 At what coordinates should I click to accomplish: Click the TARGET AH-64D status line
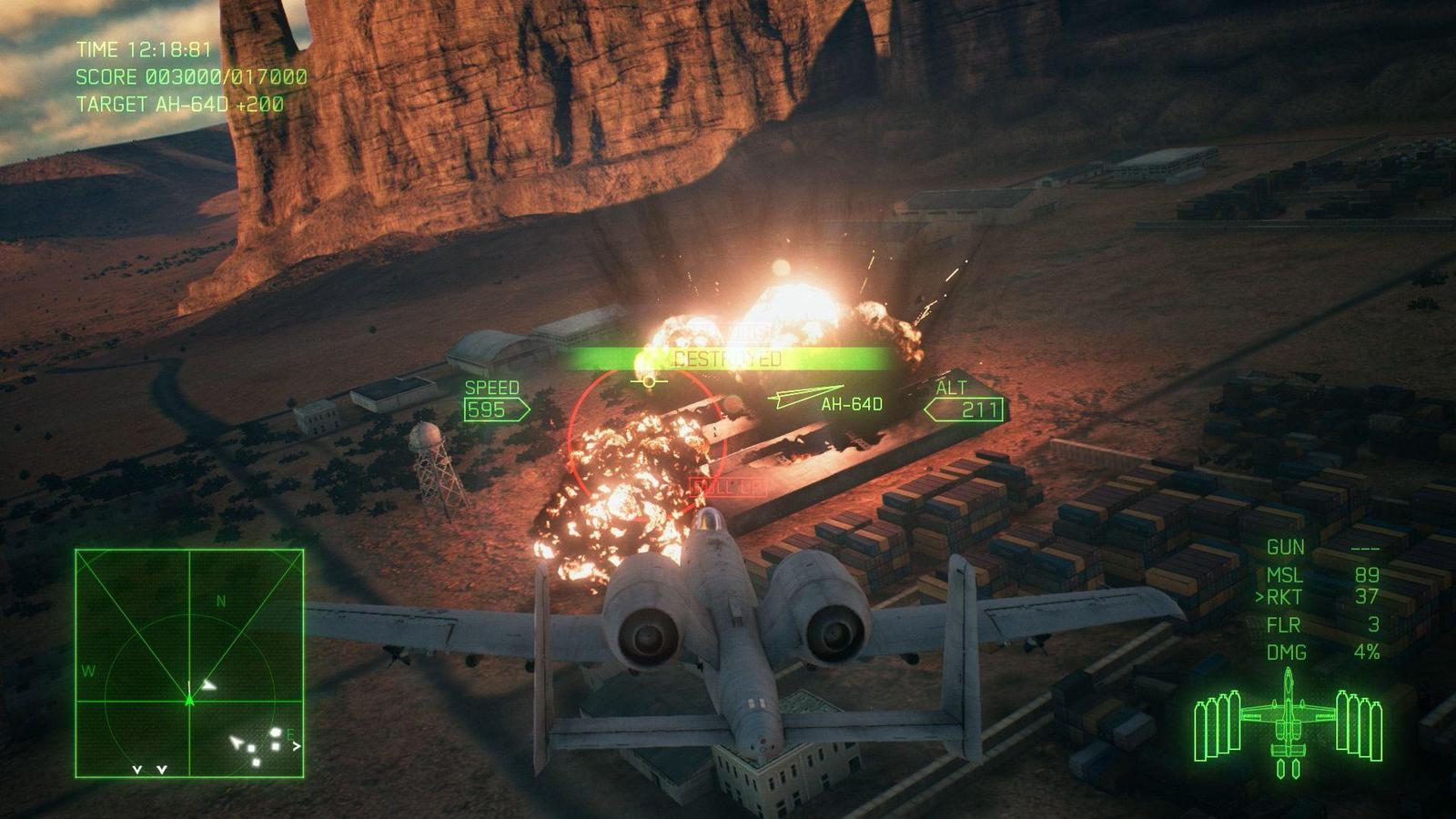pos(182,104)
